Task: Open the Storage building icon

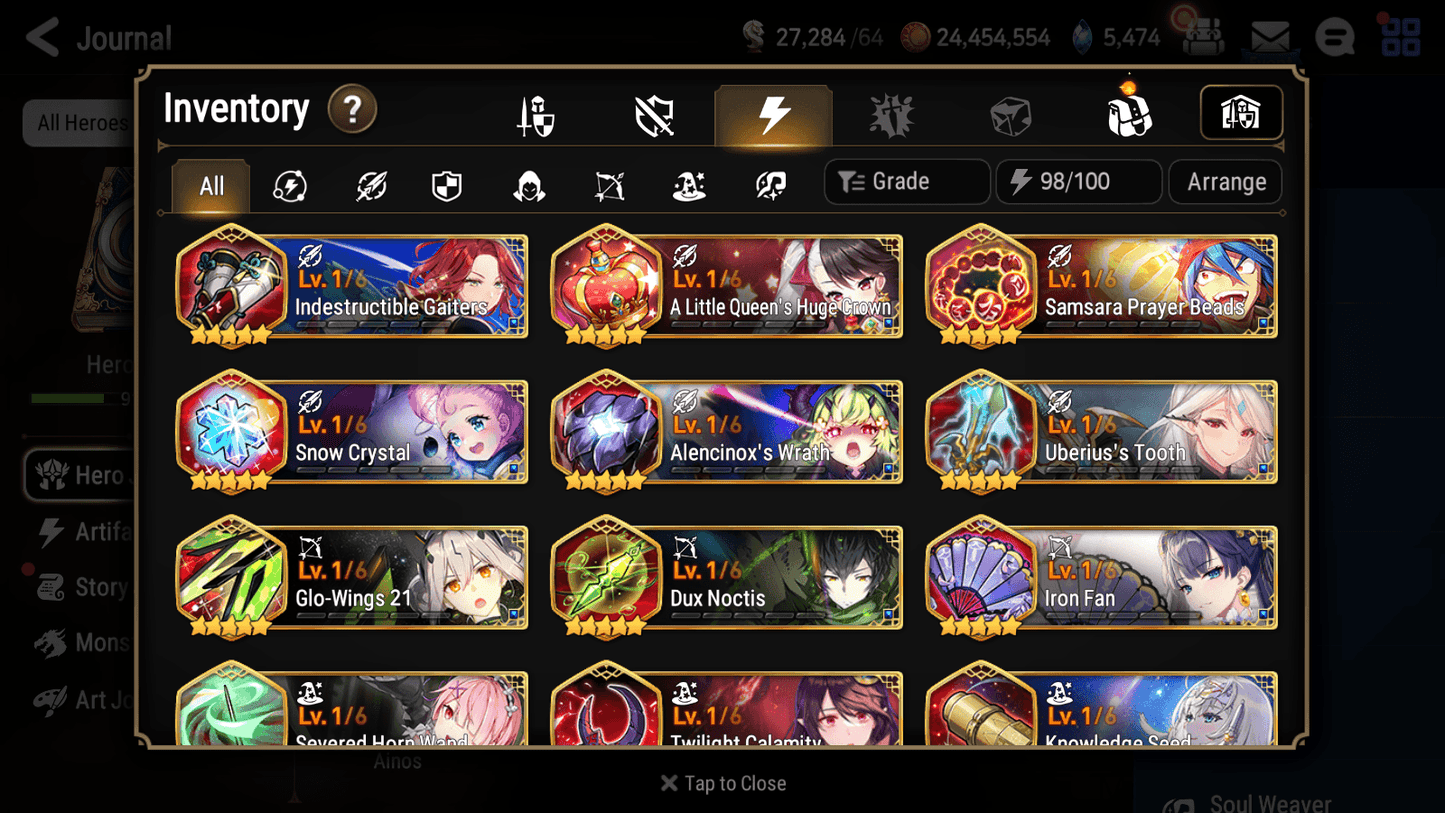Action: [x=1241, y=113]
